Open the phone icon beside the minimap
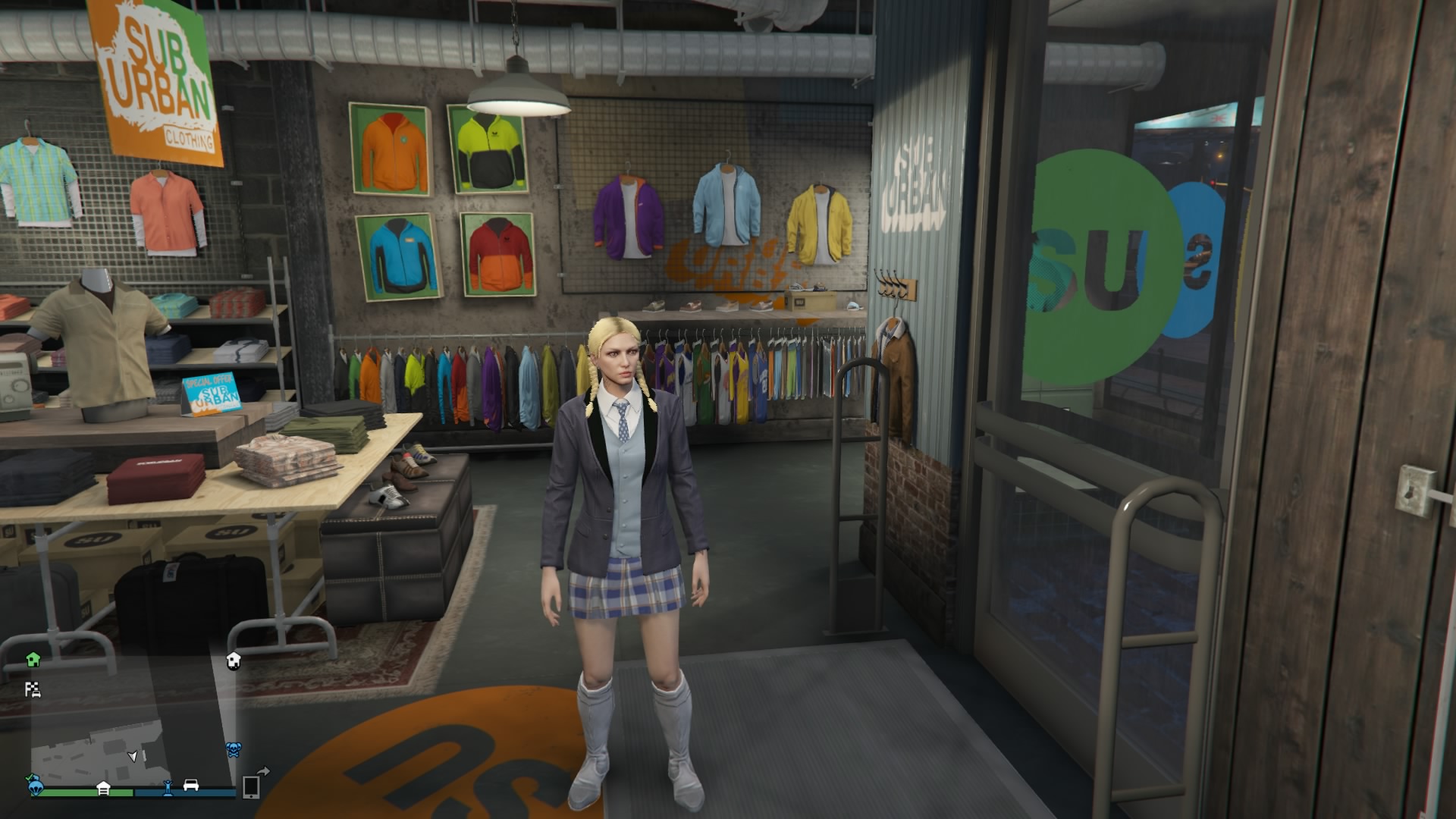The height and width of the screenshot is (819, 1456). point(252,787)
